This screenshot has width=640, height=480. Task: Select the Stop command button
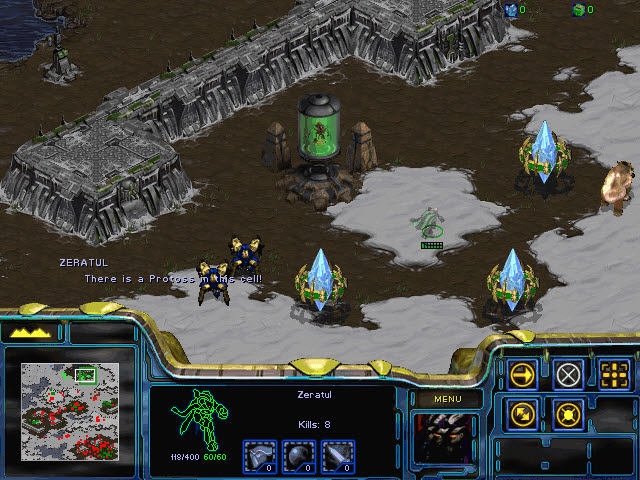click(569, 375)
